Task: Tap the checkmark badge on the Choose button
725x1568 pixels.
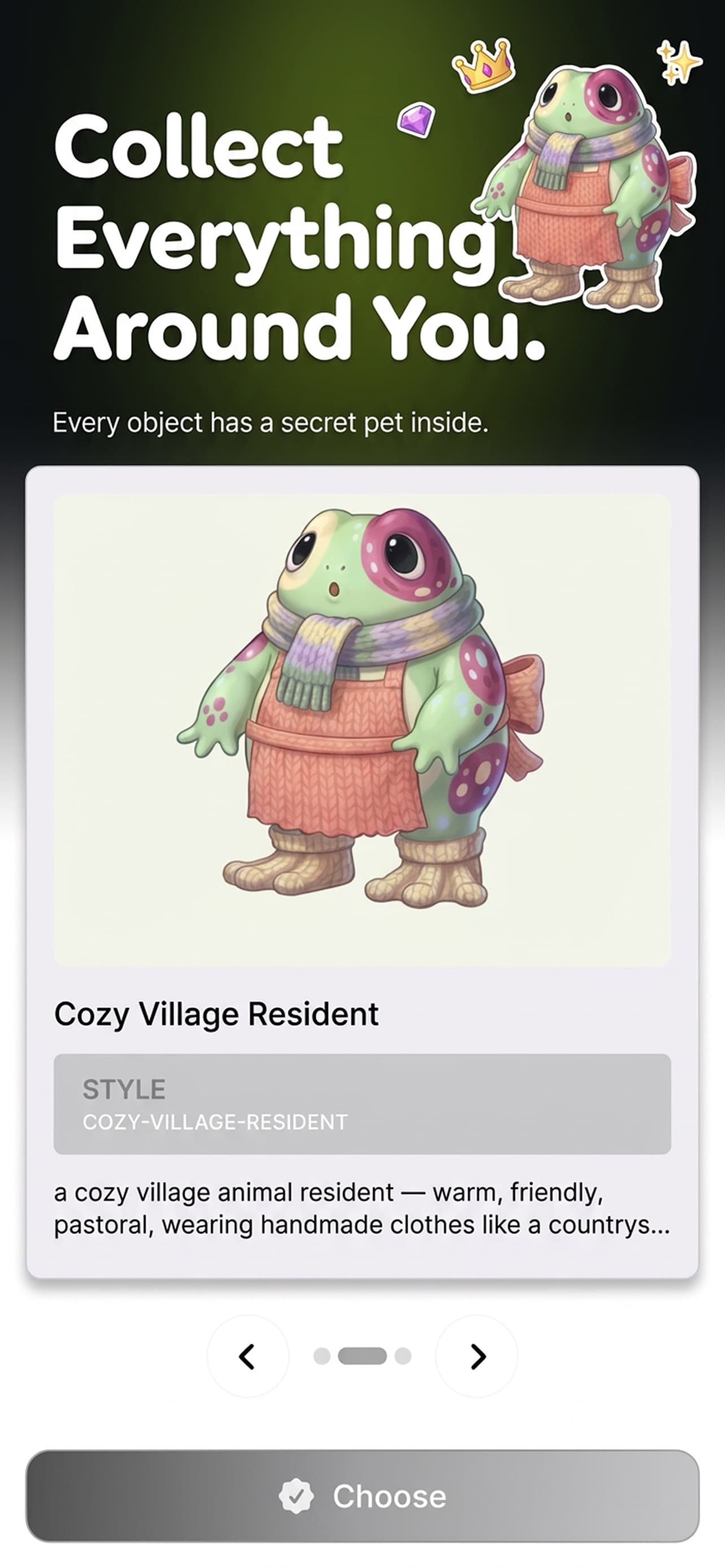Action: tap(296, 1498)
